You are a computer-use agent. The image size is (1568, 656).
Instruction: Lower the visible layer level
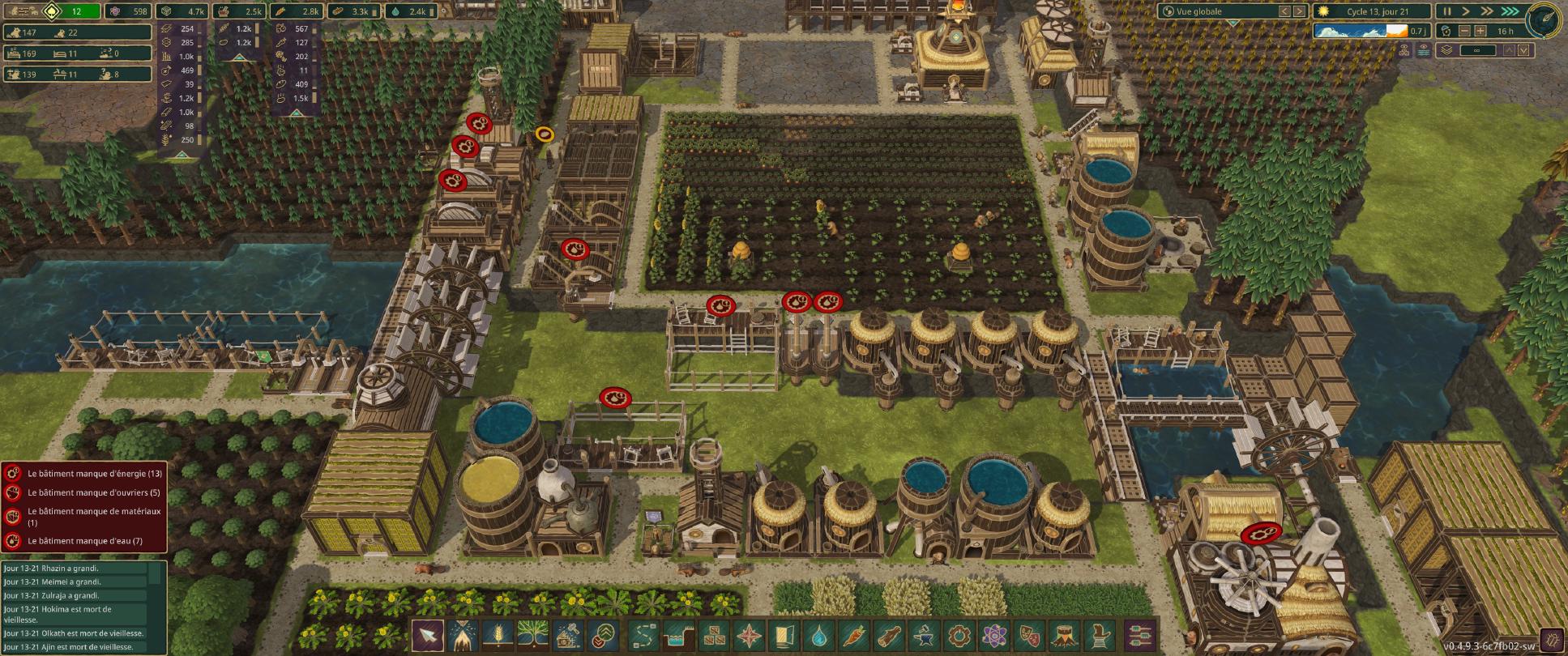point(1524,50)
